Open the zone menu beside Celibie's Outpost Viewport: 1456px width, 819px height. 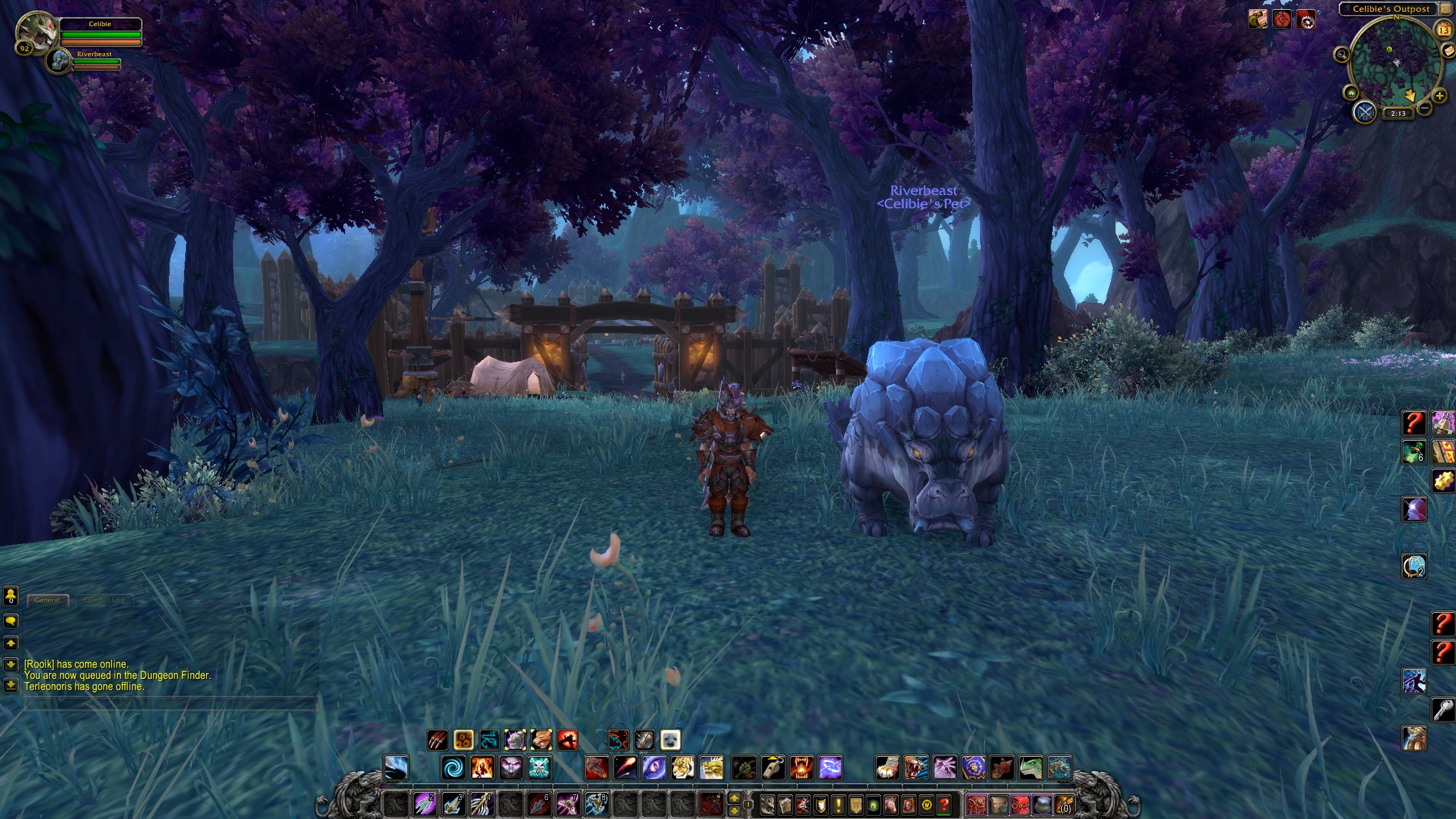point(1446,9)
